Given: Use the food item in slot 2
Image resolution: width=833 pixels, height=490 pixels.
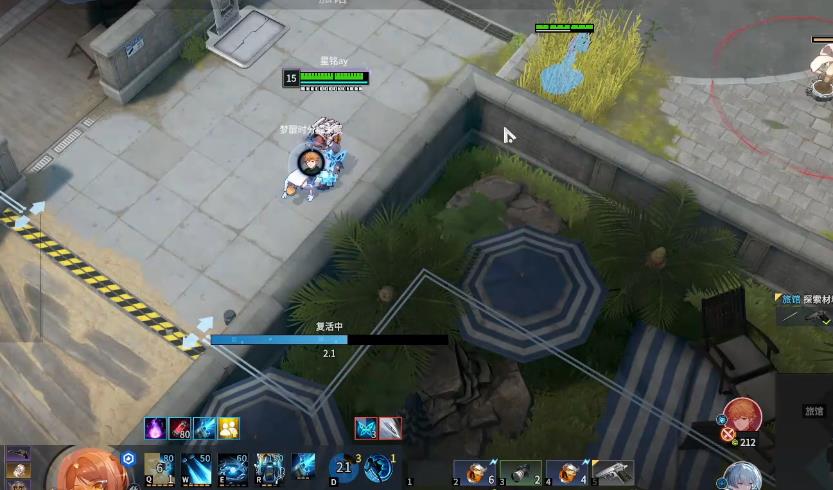Looking at the screenshot, I should tap(477, 472).
